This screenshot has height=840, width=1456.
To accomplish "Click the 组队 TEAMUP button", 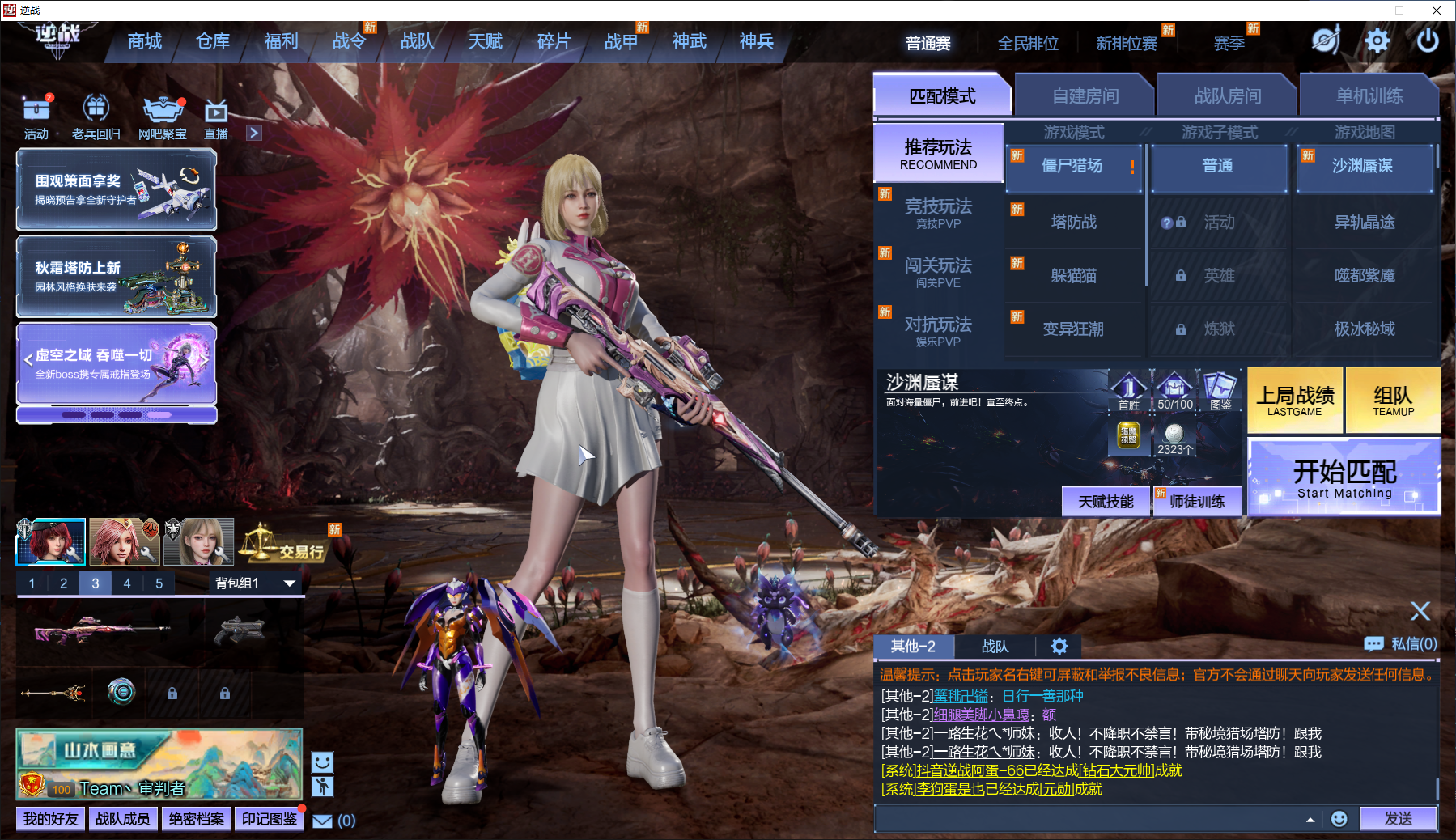I will [1392, 401].
